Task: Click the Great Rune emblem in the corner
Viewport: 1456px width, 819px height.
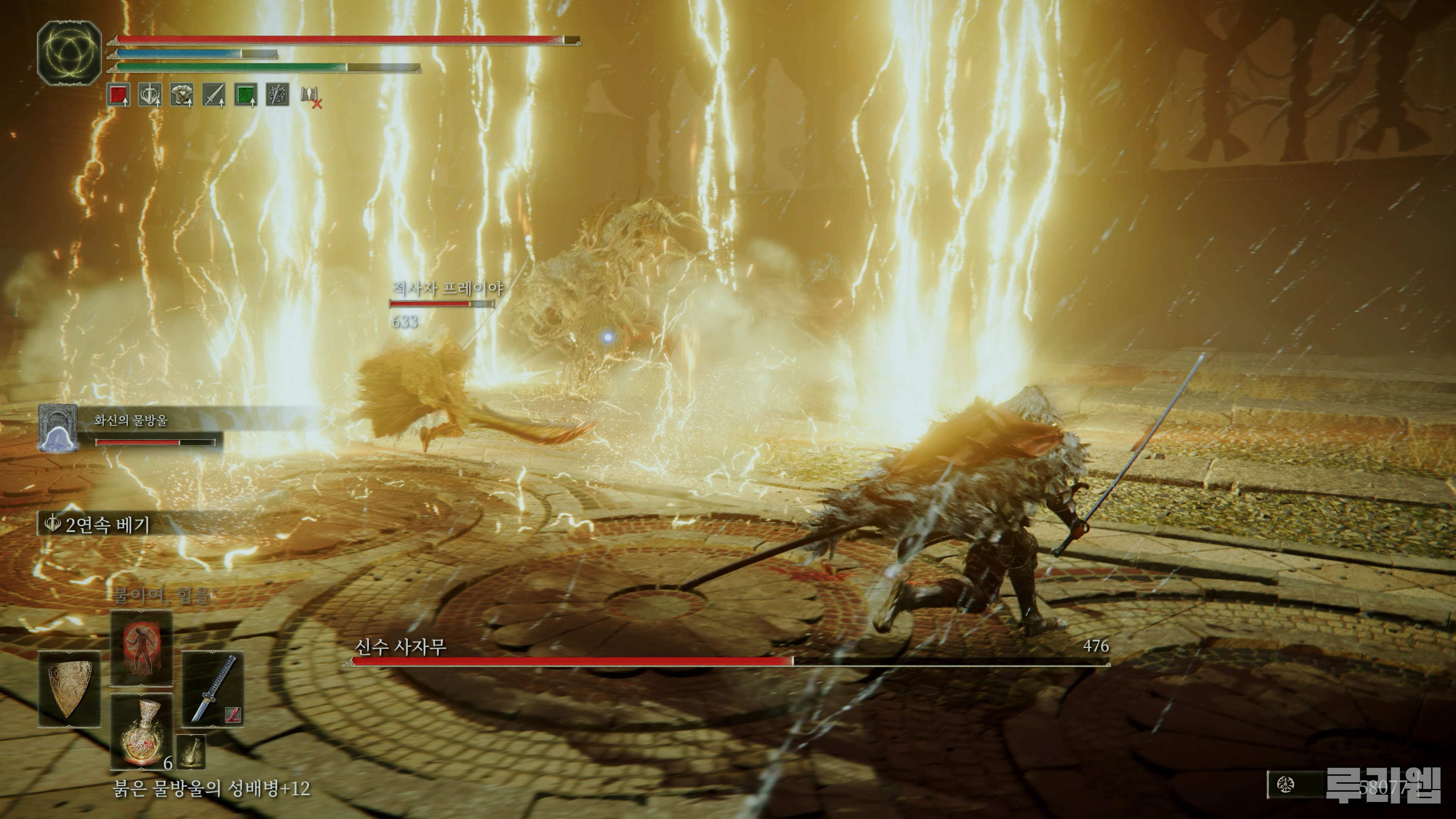Action: coord(69,53)
